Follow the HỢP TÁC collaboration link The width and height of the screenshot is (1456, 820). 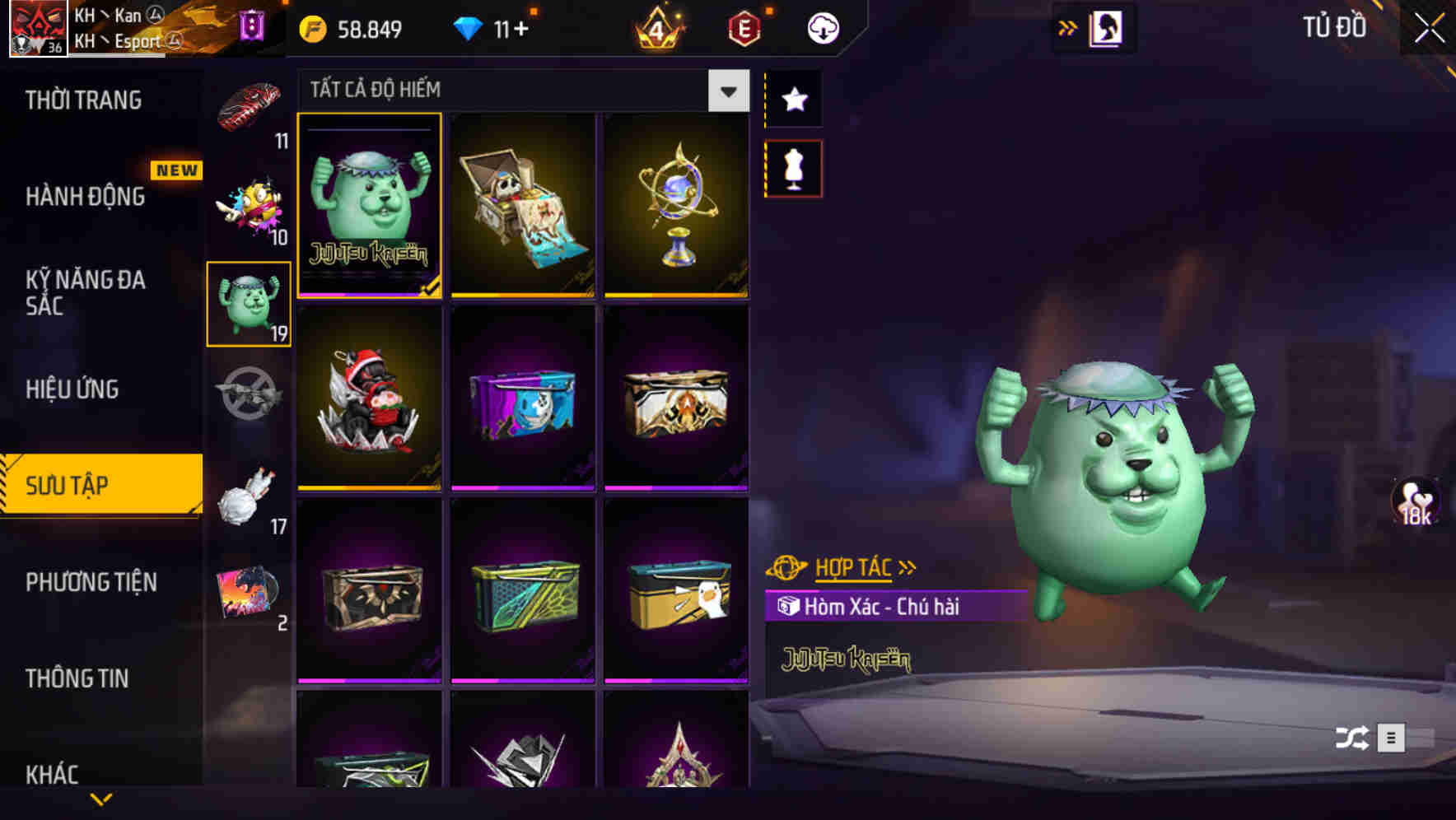854,566
